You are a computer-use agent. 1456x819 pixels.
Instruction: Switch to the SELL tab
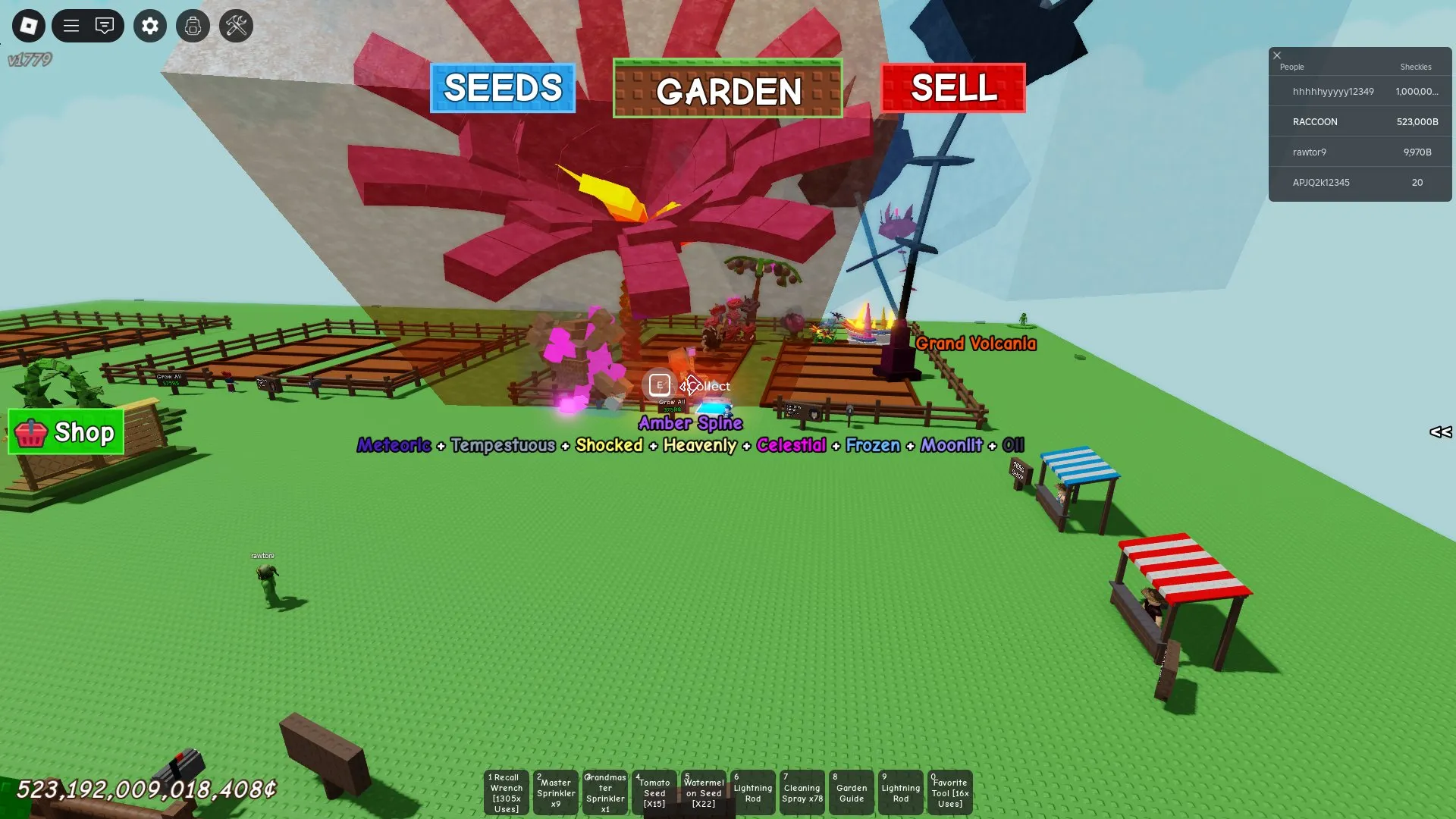953,89
